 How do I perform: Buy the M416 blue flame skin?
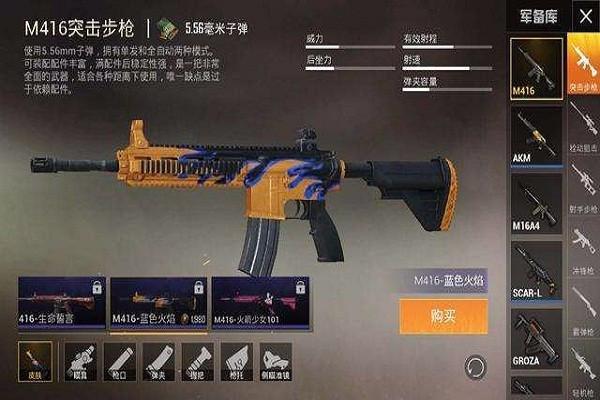[x=443, y=315]
